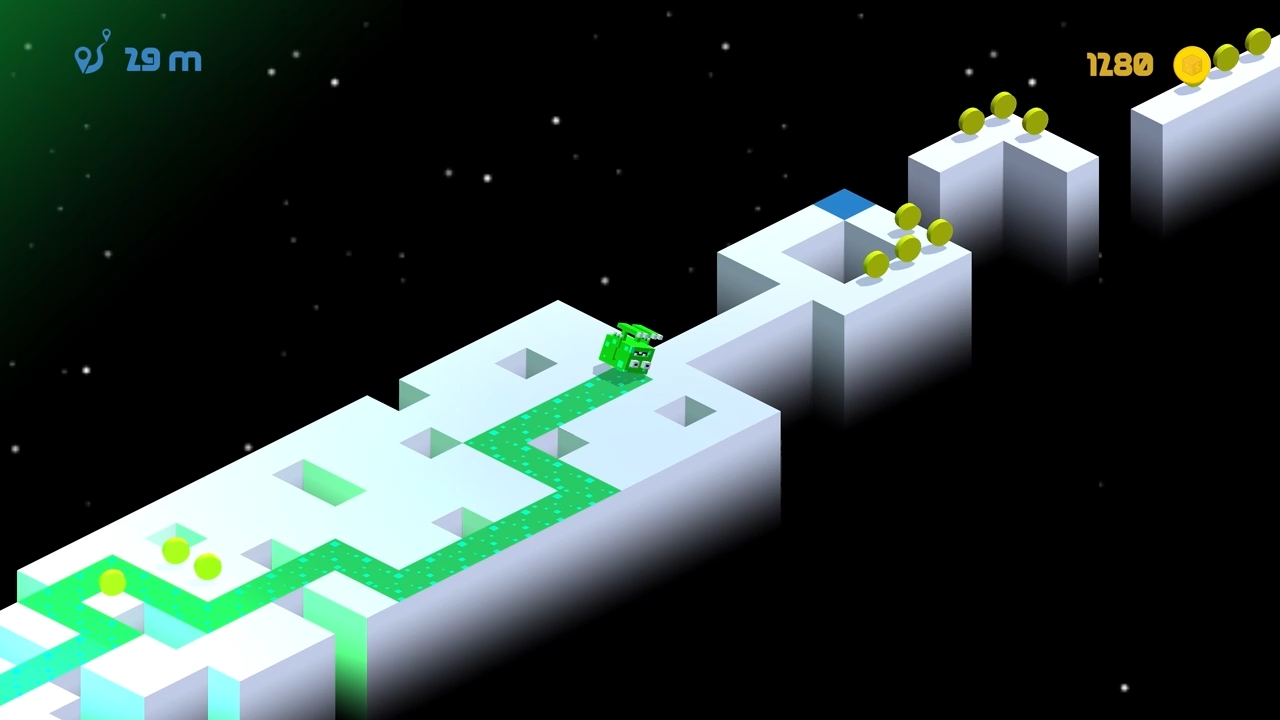
Task: Click the blue tile on the elevated platform
Action: pyautogui.click(x=845, y=203)
